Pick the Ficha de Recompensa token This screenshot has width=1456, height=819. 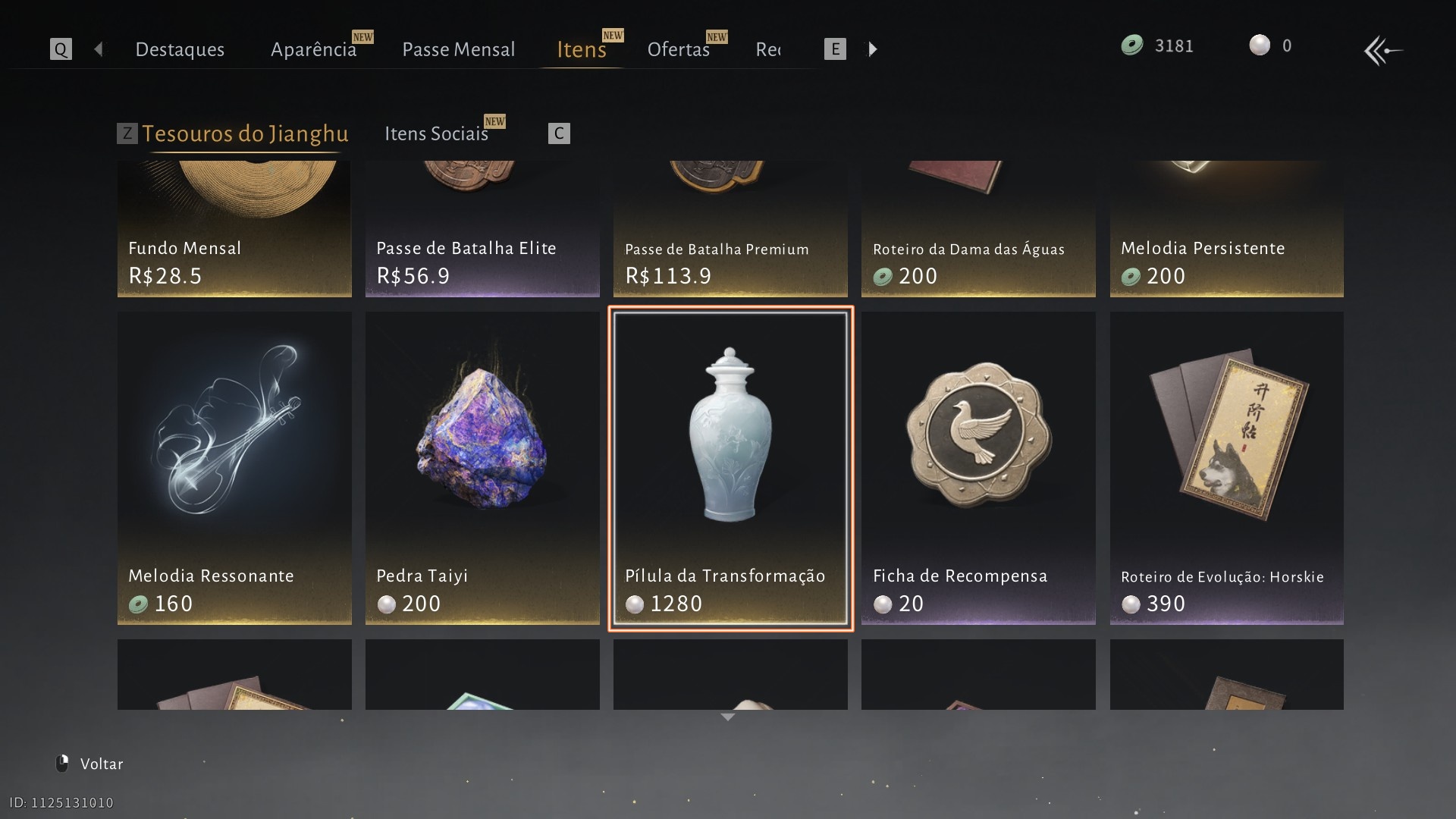978,468
